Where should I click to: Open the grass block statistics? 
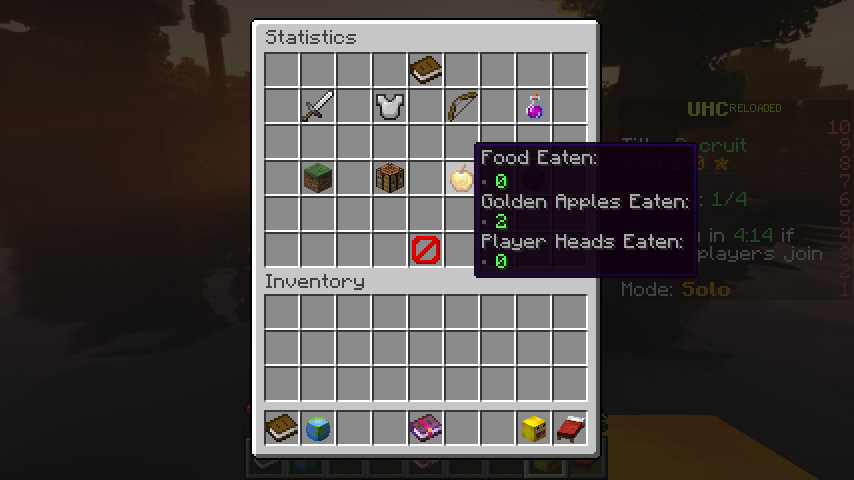(x=318, y=178)
